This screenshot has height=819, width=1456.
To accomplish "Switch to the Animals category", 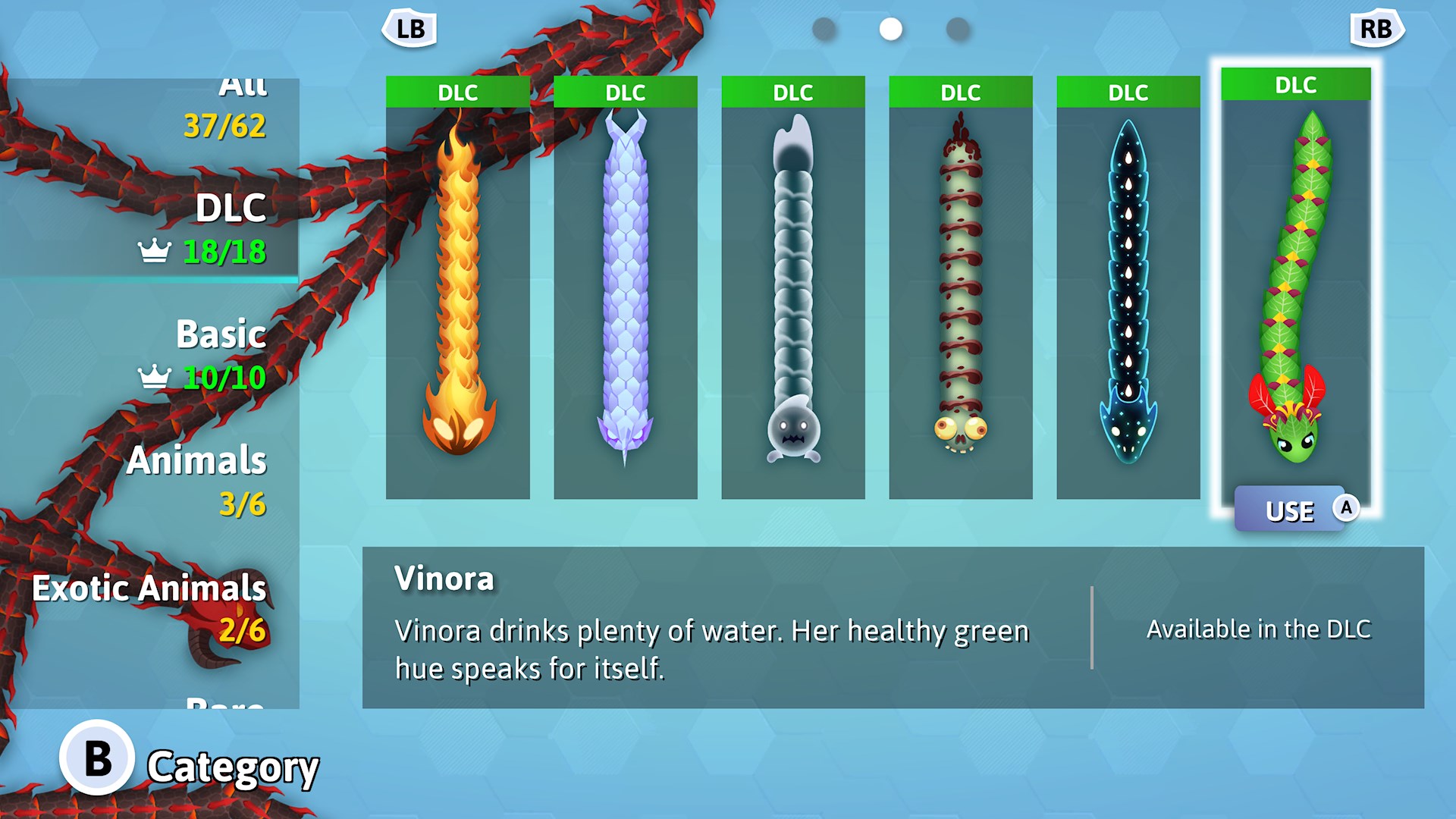I will coord(196,460).
